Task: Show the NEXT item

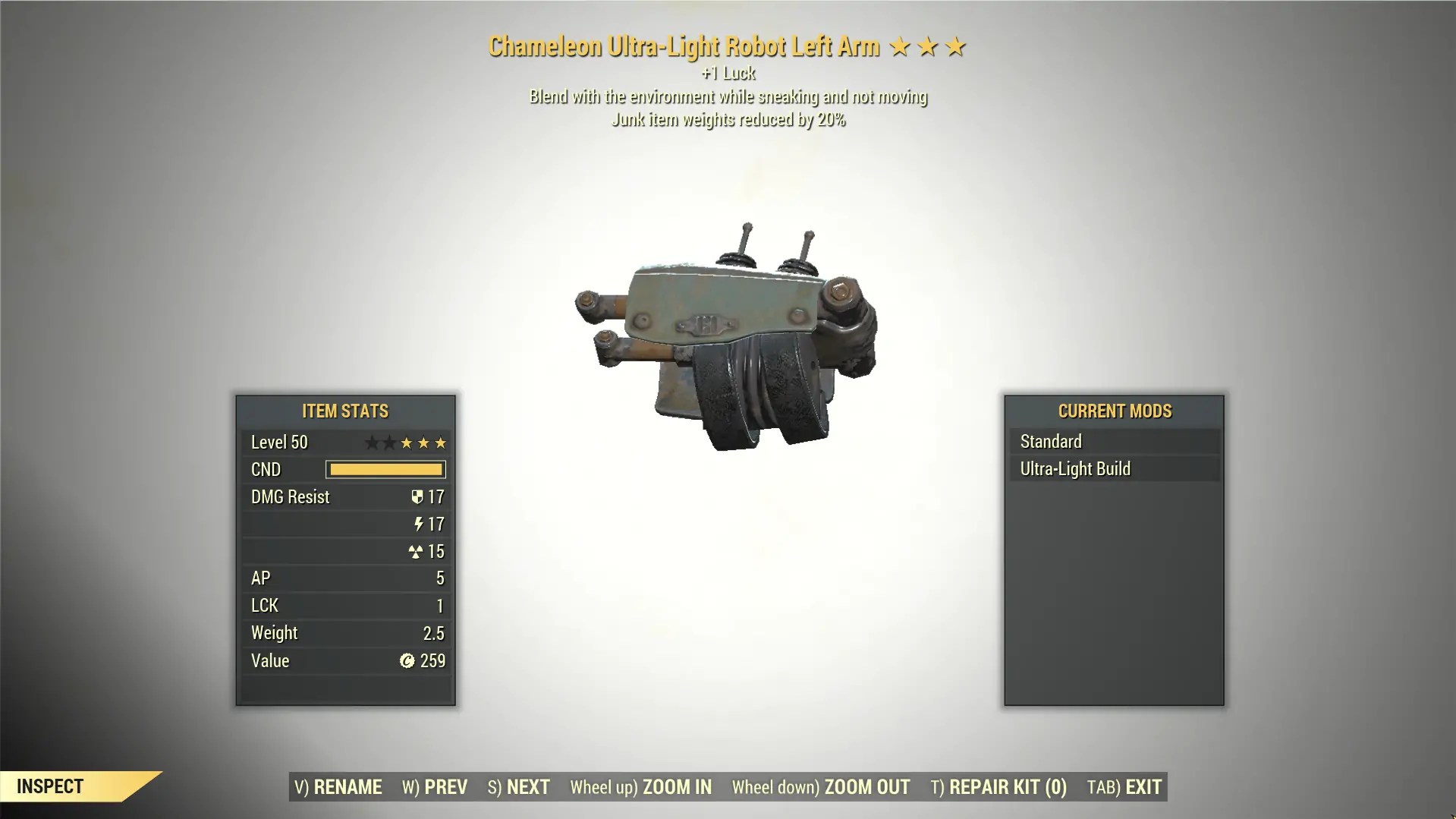Action: coord(519,787)
